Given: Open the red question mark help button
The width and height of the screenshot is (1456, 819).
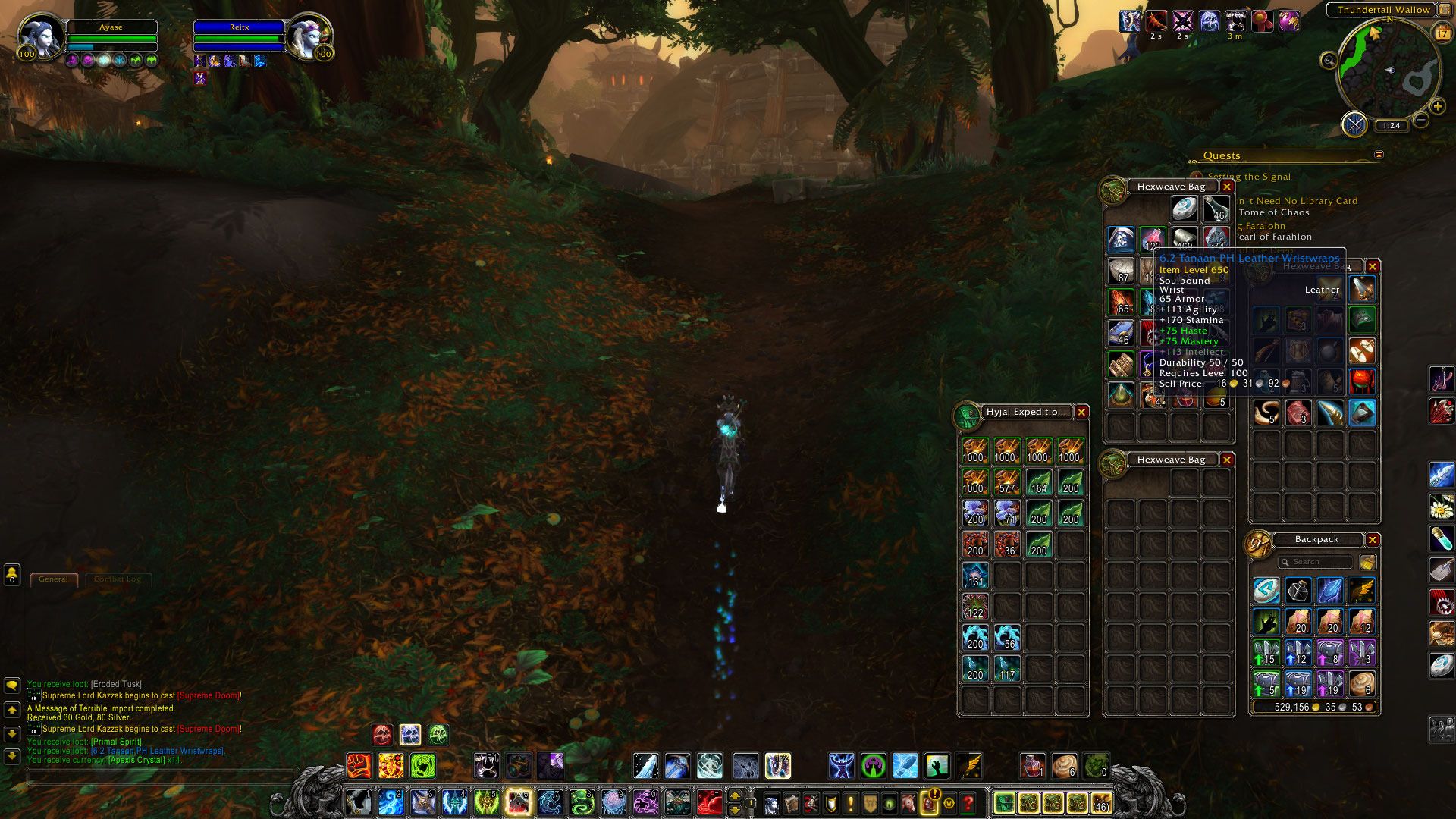Looking at the screenshot, I should [968, 802].
